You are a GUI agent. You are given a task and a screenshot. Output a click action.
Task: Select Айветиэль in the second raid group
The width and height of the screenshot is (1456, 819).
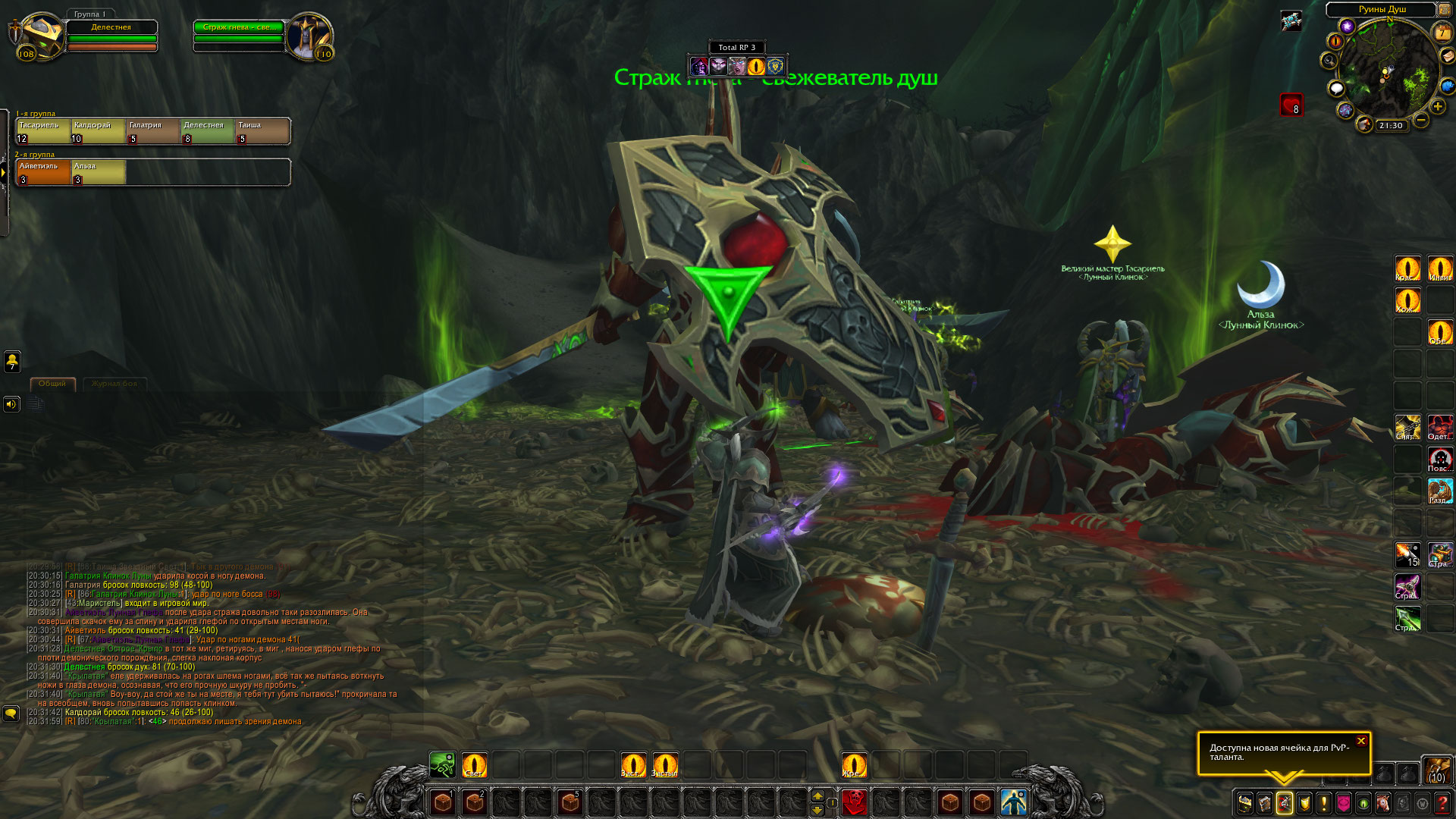(43, 172)
